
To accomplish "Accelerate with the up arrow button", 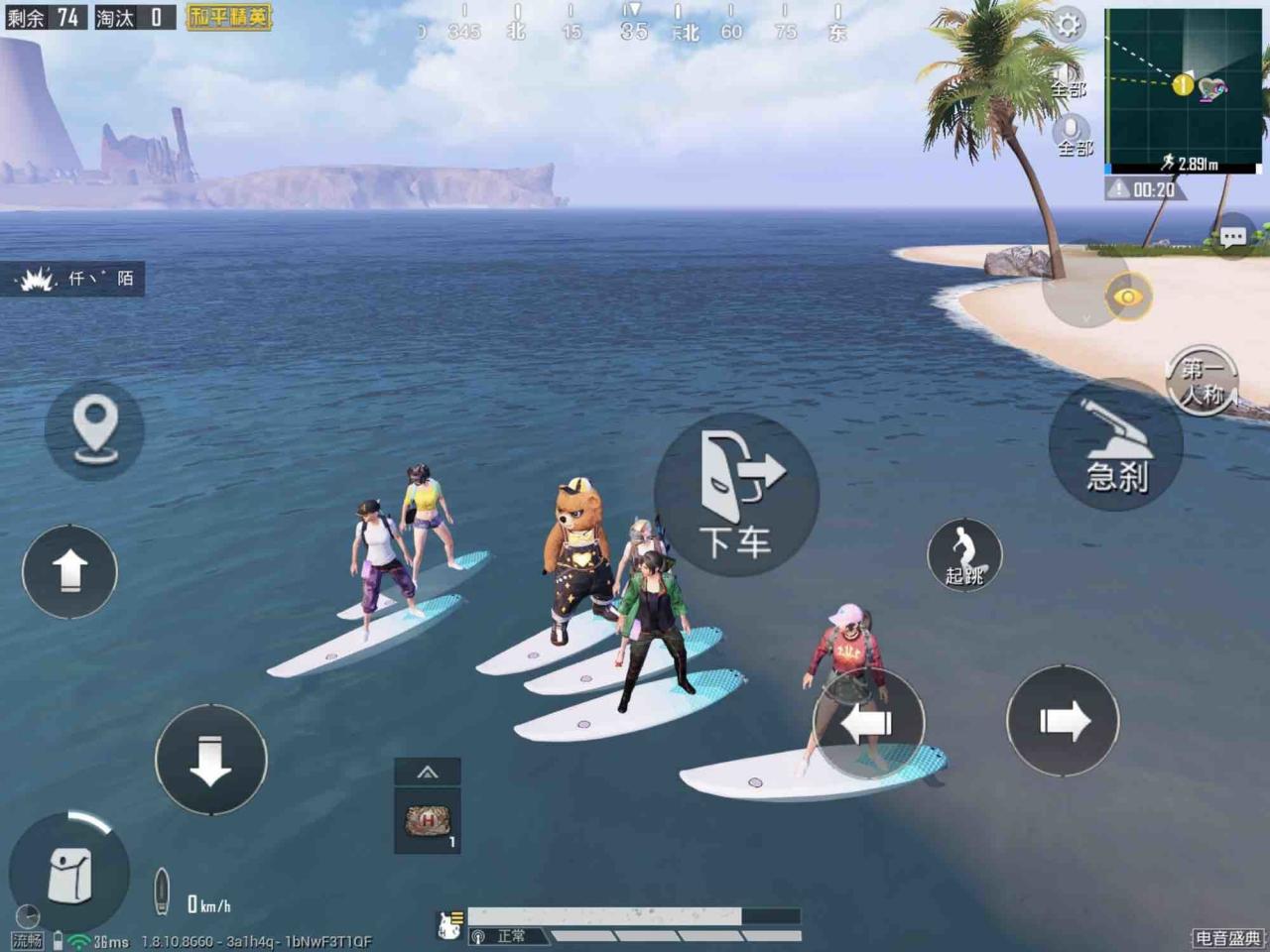I will [69, 572].
